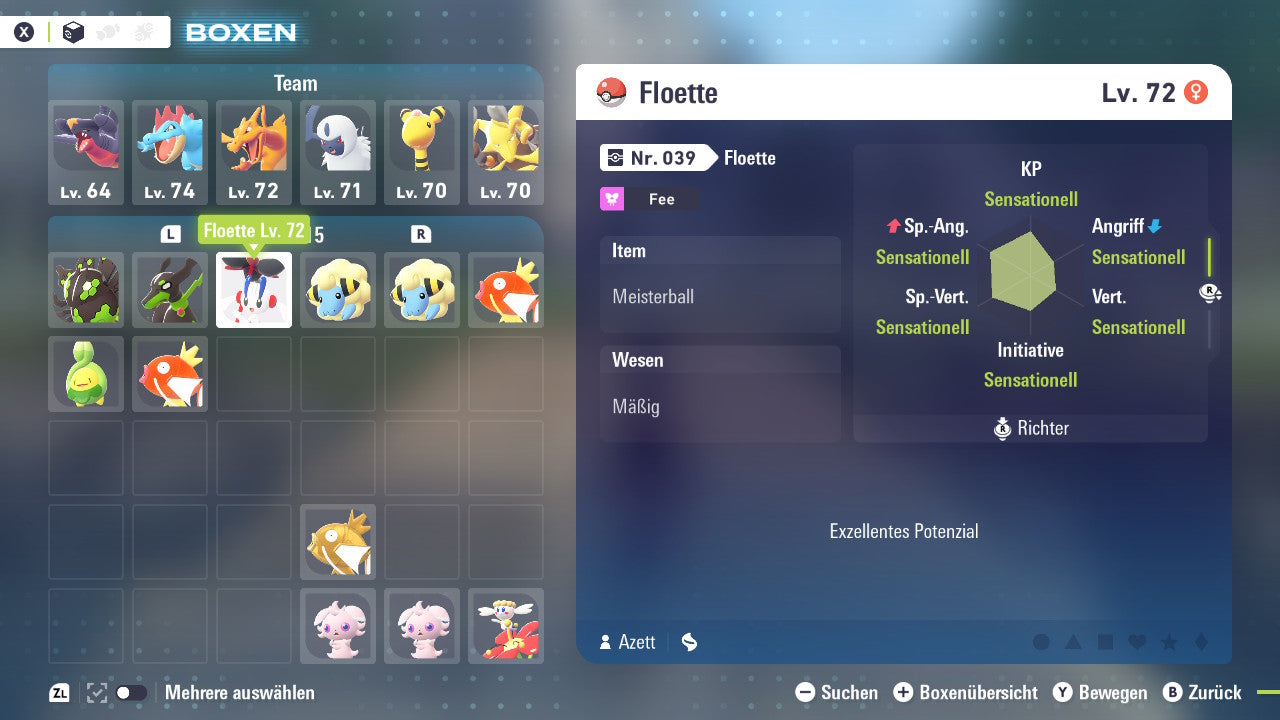
Task: Open the Richter stat judge function
Action: click(1030, 428)
